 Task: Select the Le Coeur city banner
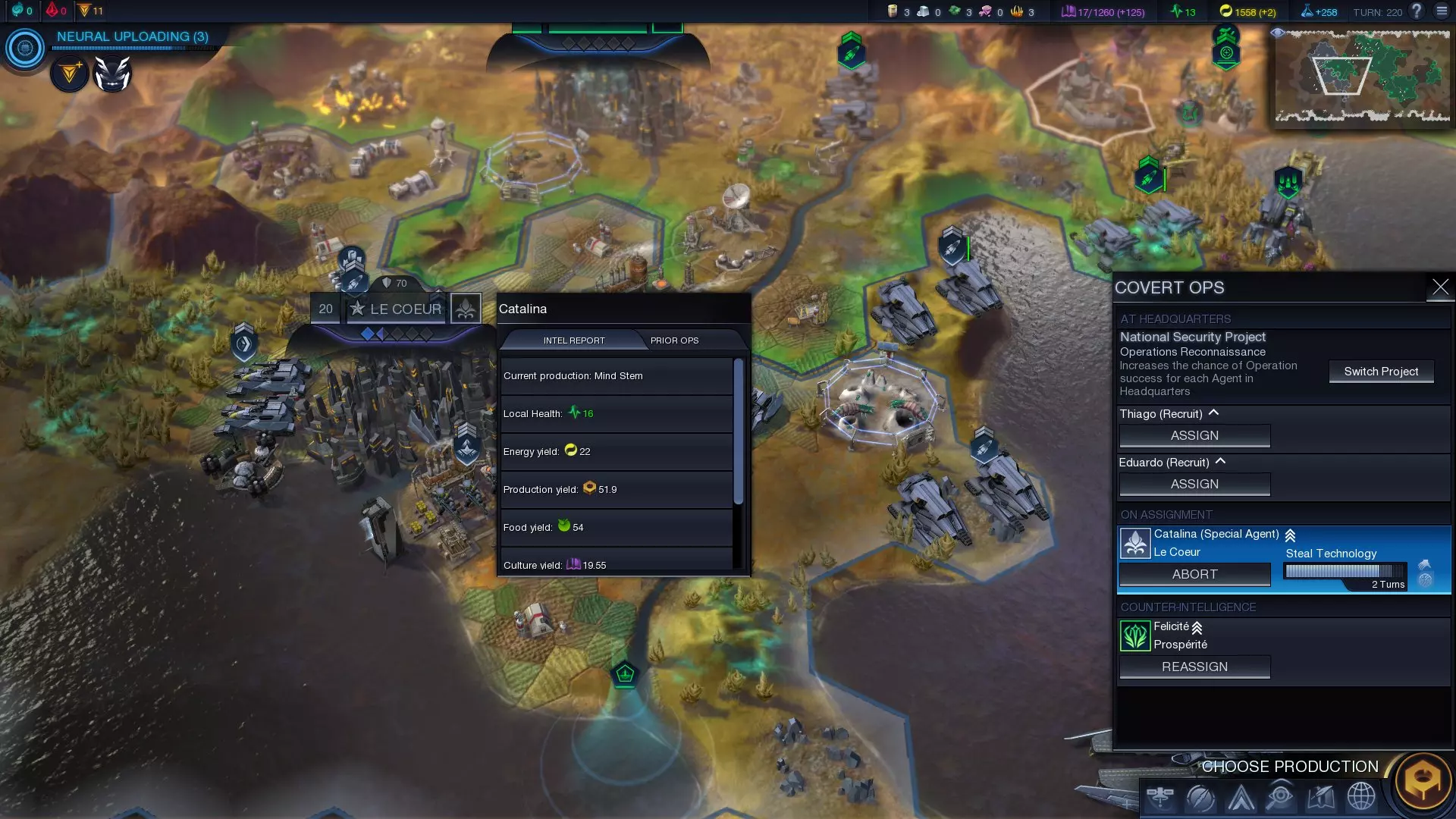click(x=405, y=309)
